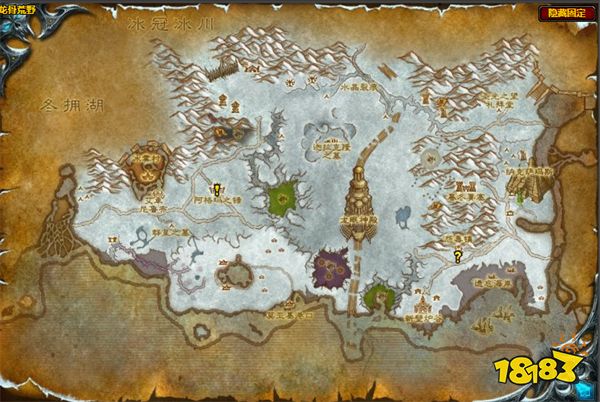Viewport: 600px width, 402px height.
Task: Select the yellow question mark quest marker
Action: (458, 256)
